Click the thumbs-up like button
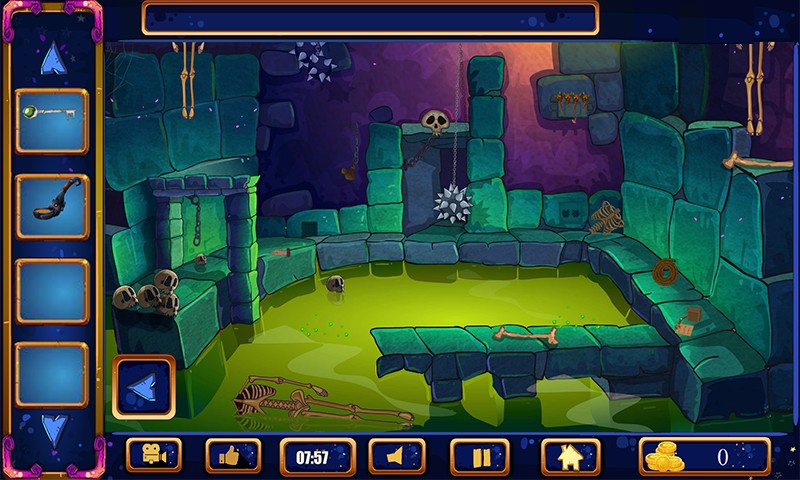Viewport: 800px width, 480px height. pyautogui.click(x=233, y=456)
